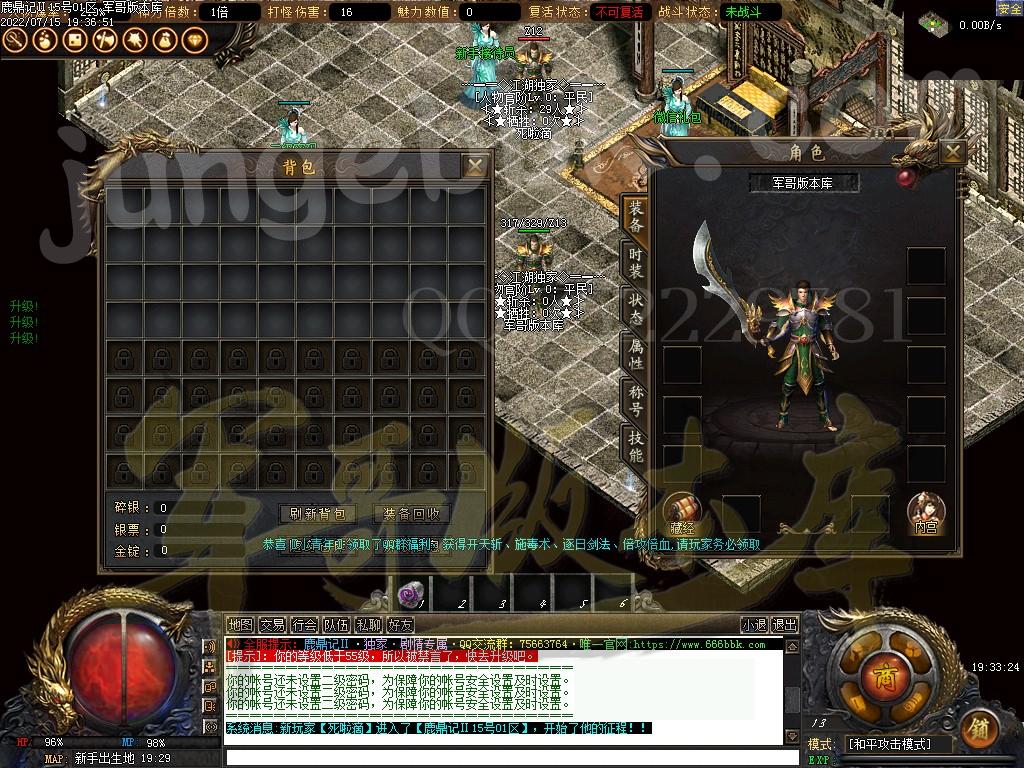Screen dimensions: 1024x768
Task: Click the minimap in the top-right corner
Action: [934, 21]
